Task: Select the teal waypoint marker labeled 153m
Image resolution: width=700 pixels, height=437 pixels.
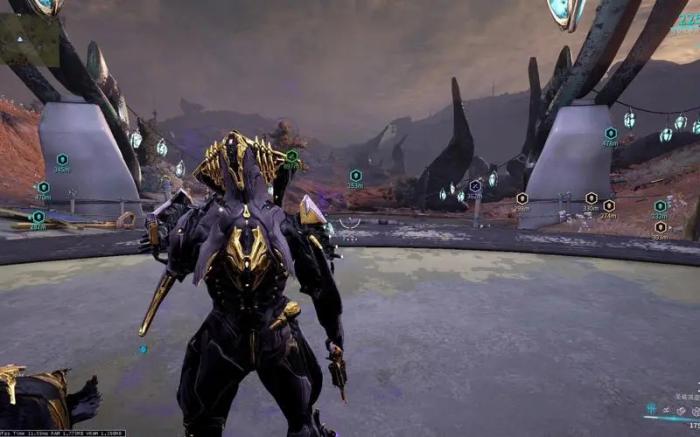Action: tap(355, 175)
